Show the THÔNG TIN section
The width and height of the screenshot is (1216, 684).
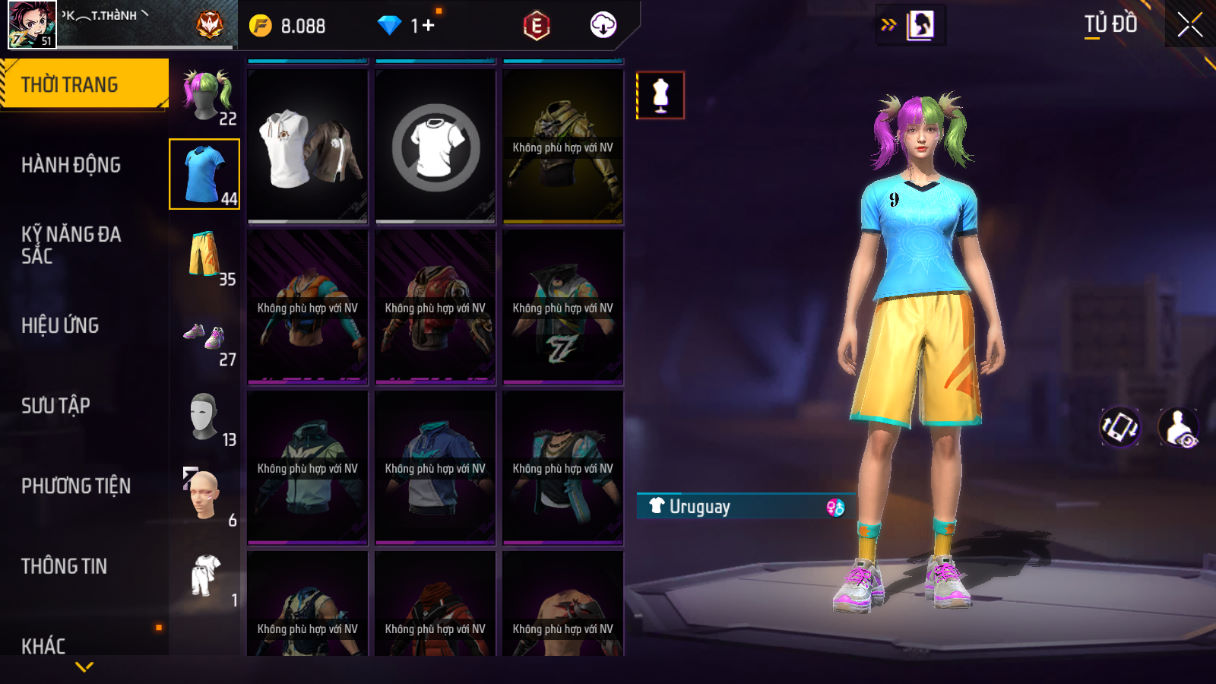coord(64,566)
